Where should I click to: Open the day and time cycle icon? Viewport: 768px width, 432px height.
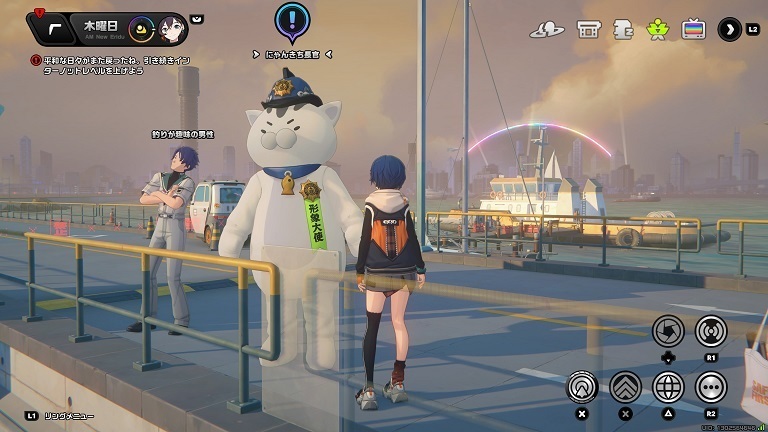tap(142, 29)
